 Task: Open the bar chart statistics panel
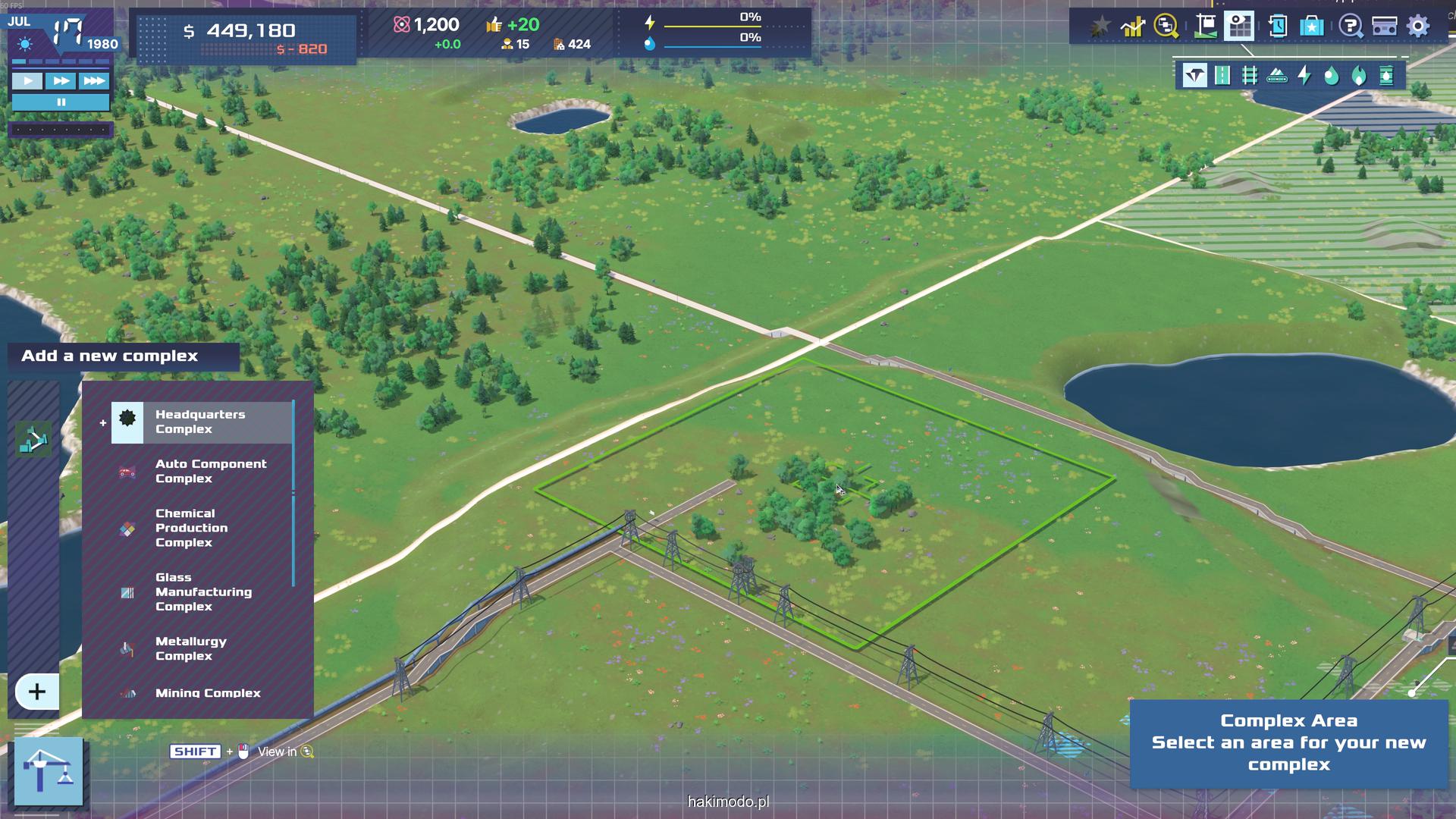pyautogui.click(x=1133, y=27)
